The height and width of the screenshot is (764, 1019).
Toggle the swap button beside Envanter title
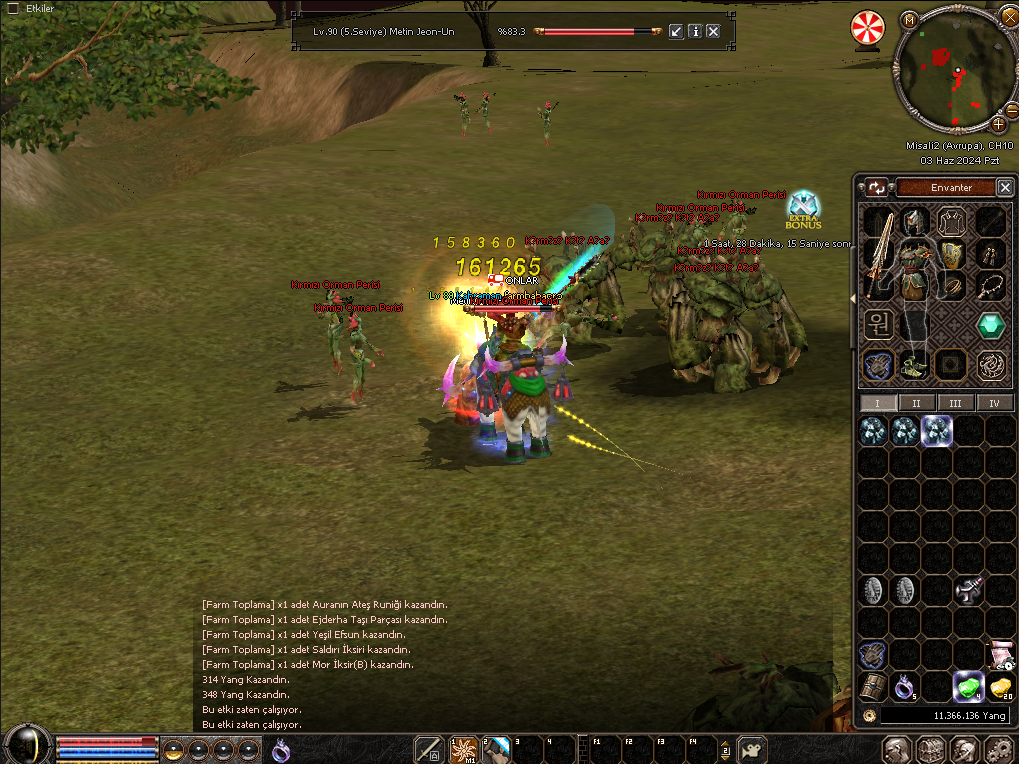pos(877,188)
